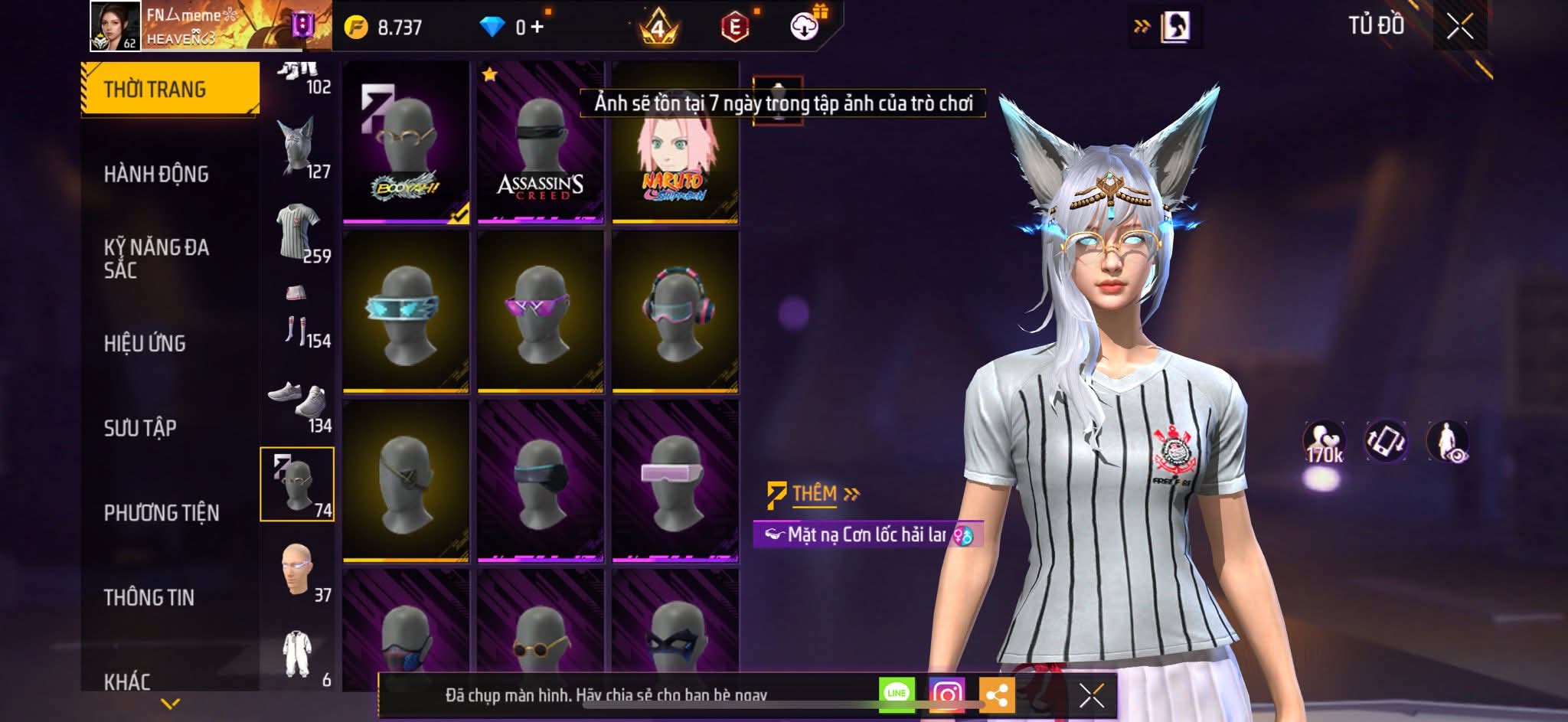Select the striped shirt top category
The width and height of the screenshot is (1568, 722).
click(x=299, y=230)
